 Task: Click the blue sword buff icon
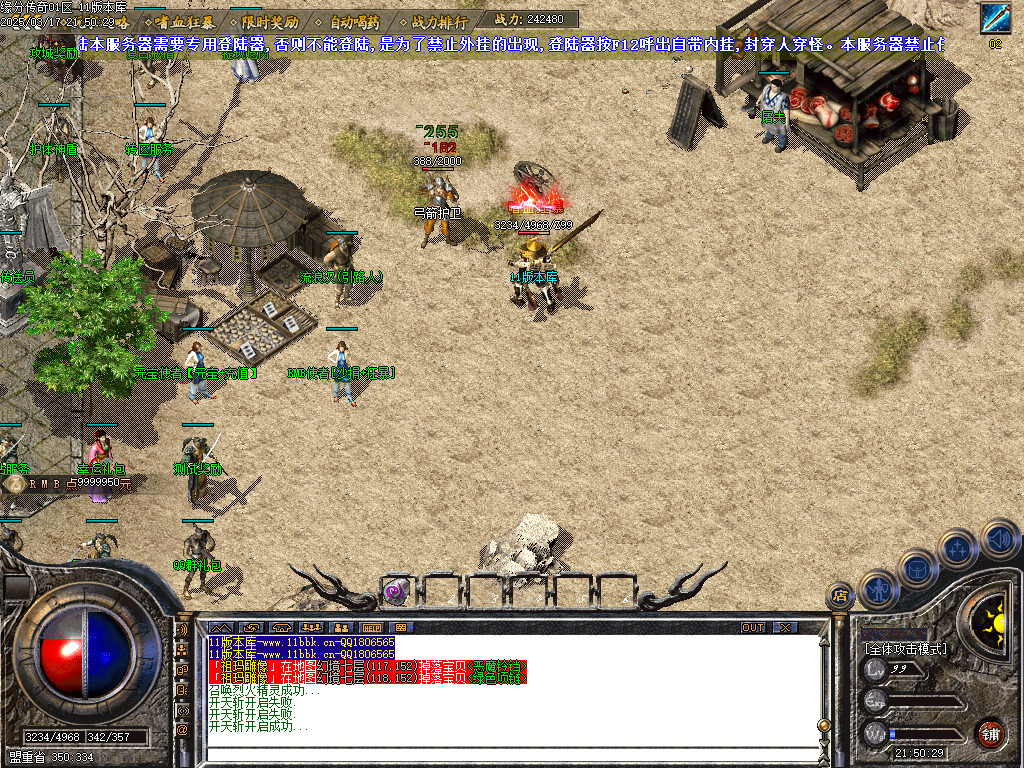(994, 18)
